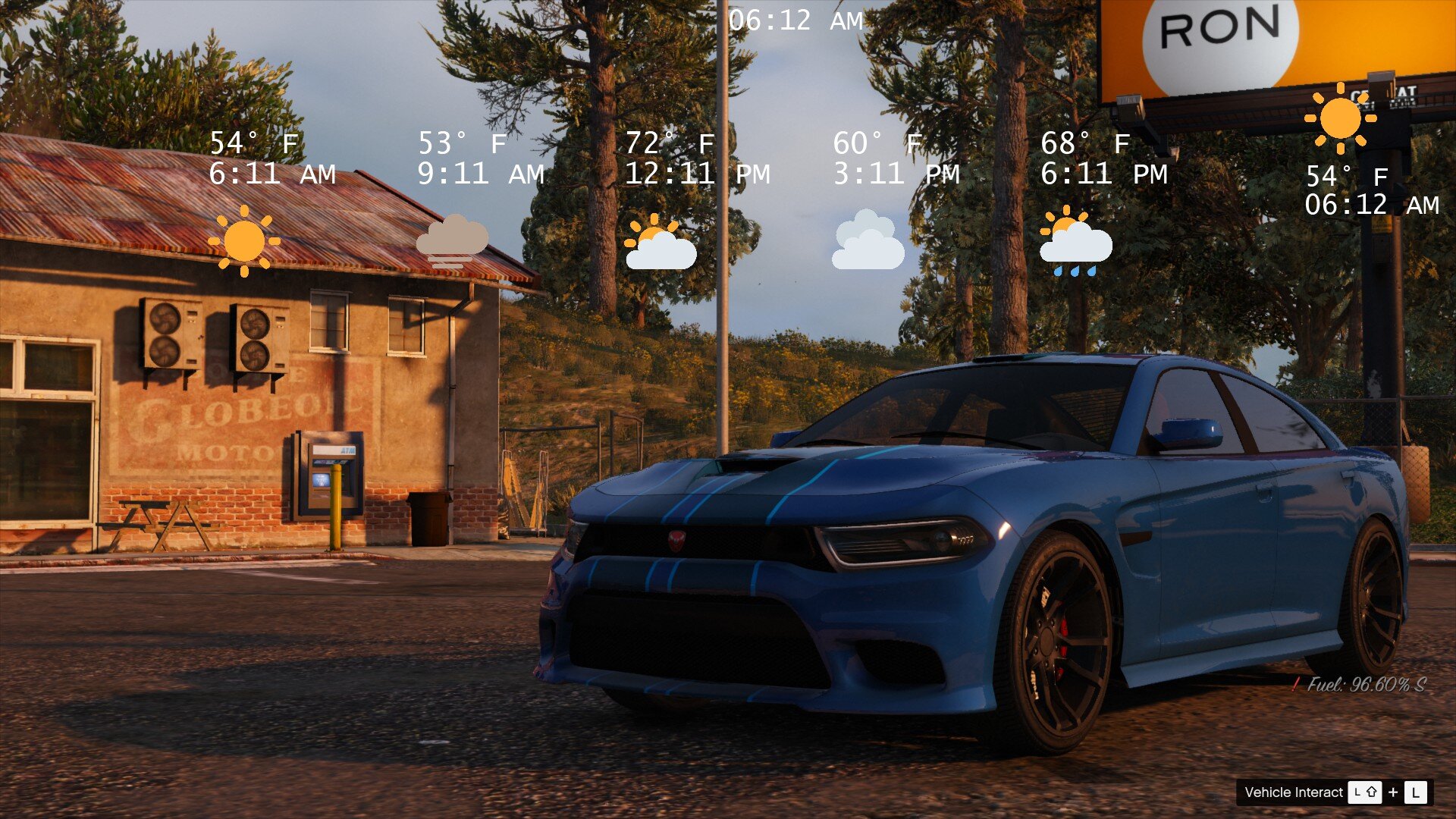1456x819 pixels.
Task: Click the sunny 6:11 AM forecast icon
Action: tap(243, 241)
